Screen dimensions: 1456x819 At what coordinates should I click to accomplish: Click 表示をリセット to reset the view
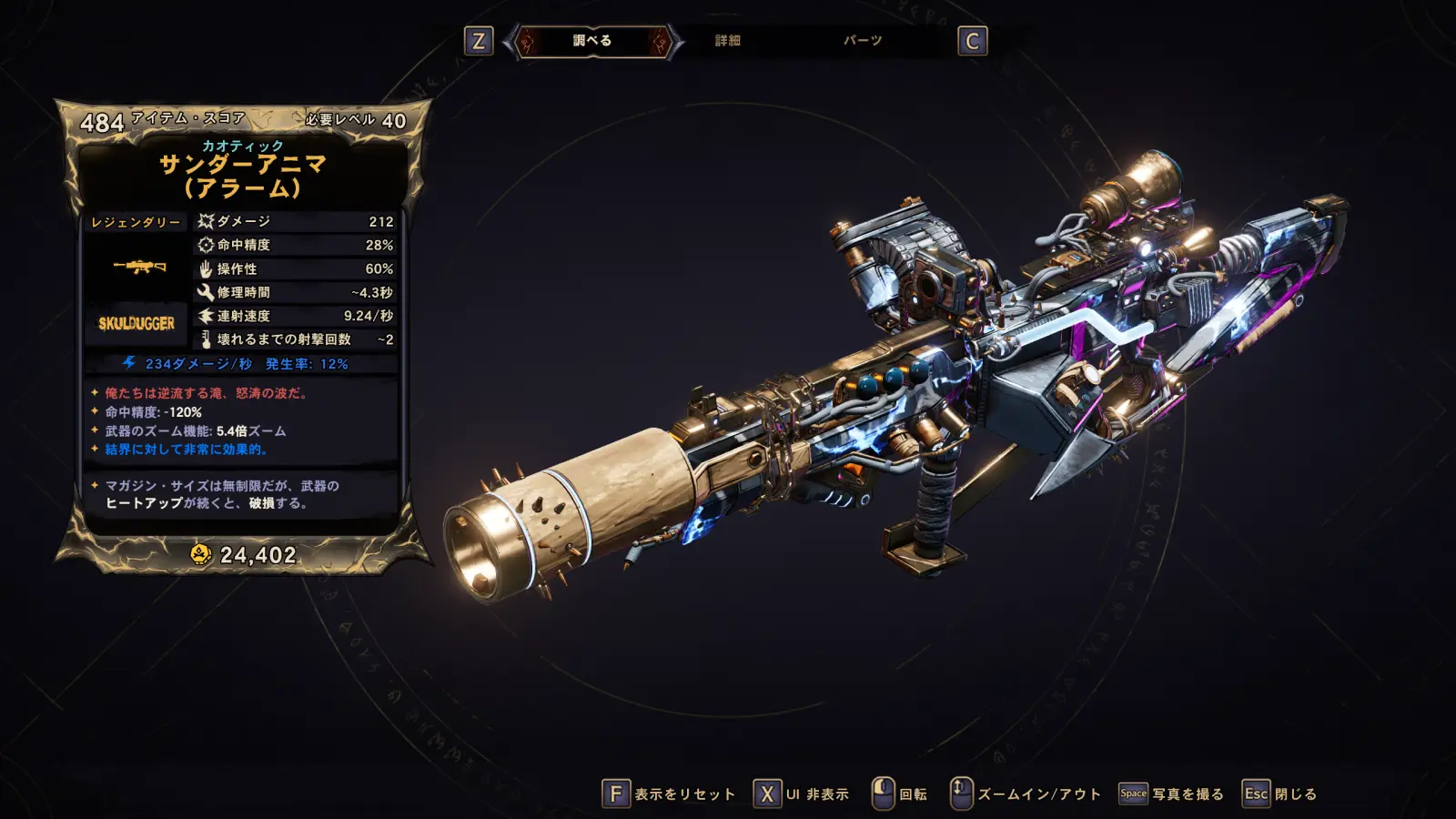(669, 794)
